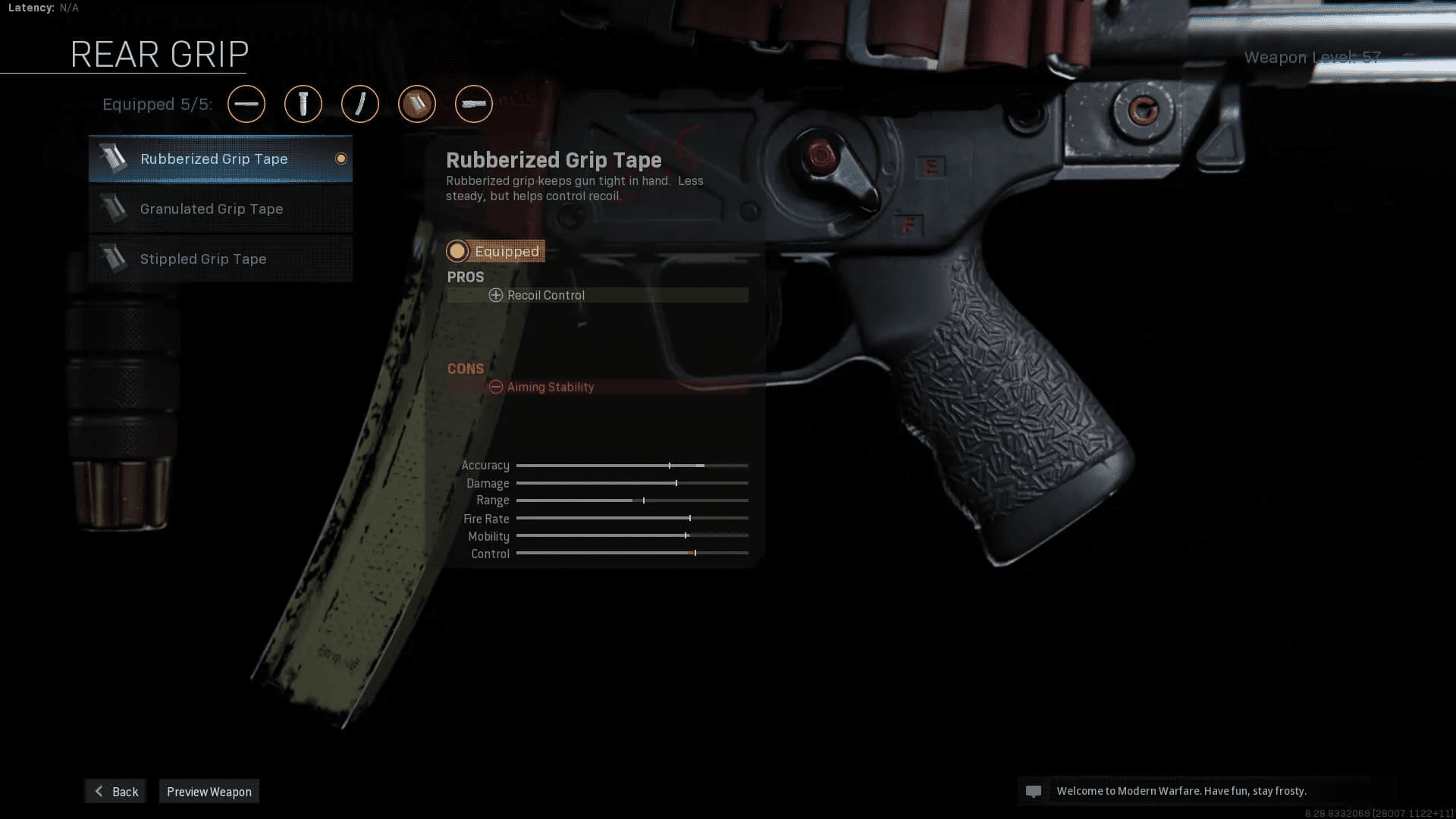Image resolution: width=1456 pixels, height=819 pixels.
Task: Click the grip tape icon beside Rubberized Grip Tape
Action: 115,158
